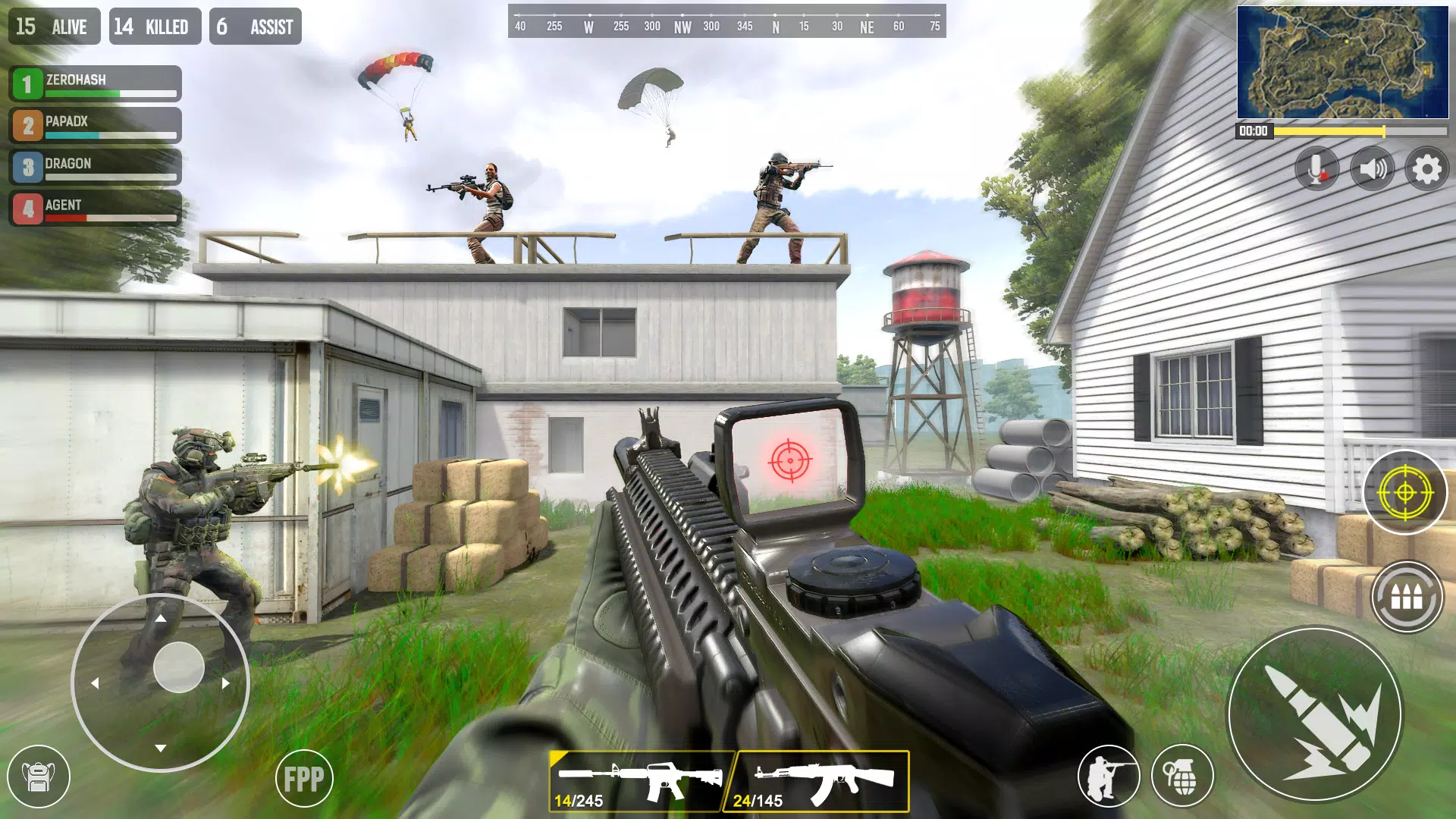1456x819 pixels.
Task: Tap the ASSIST counter
Action: click(255, 26)
